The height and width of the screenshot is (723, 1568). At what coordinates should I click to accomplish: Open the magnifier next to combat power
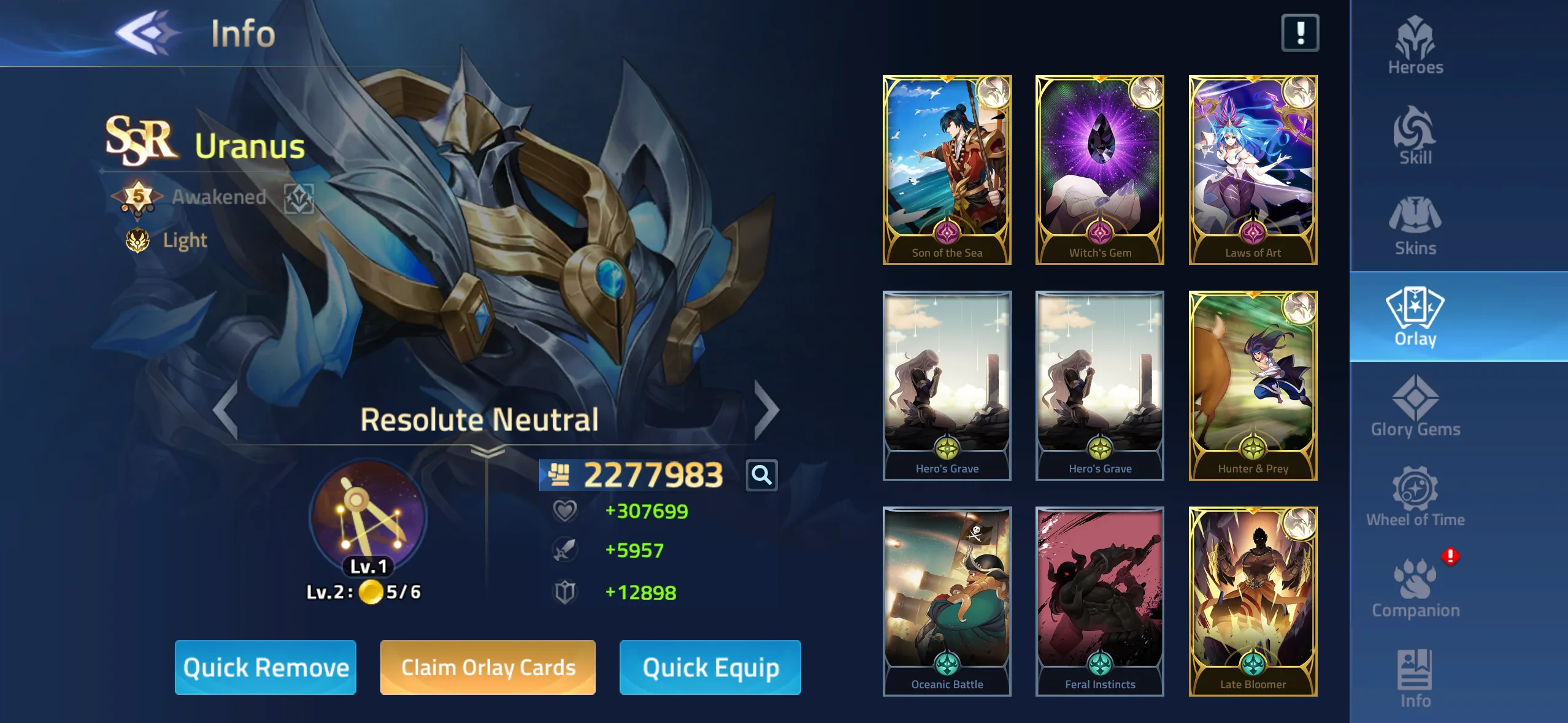(761, 475)
